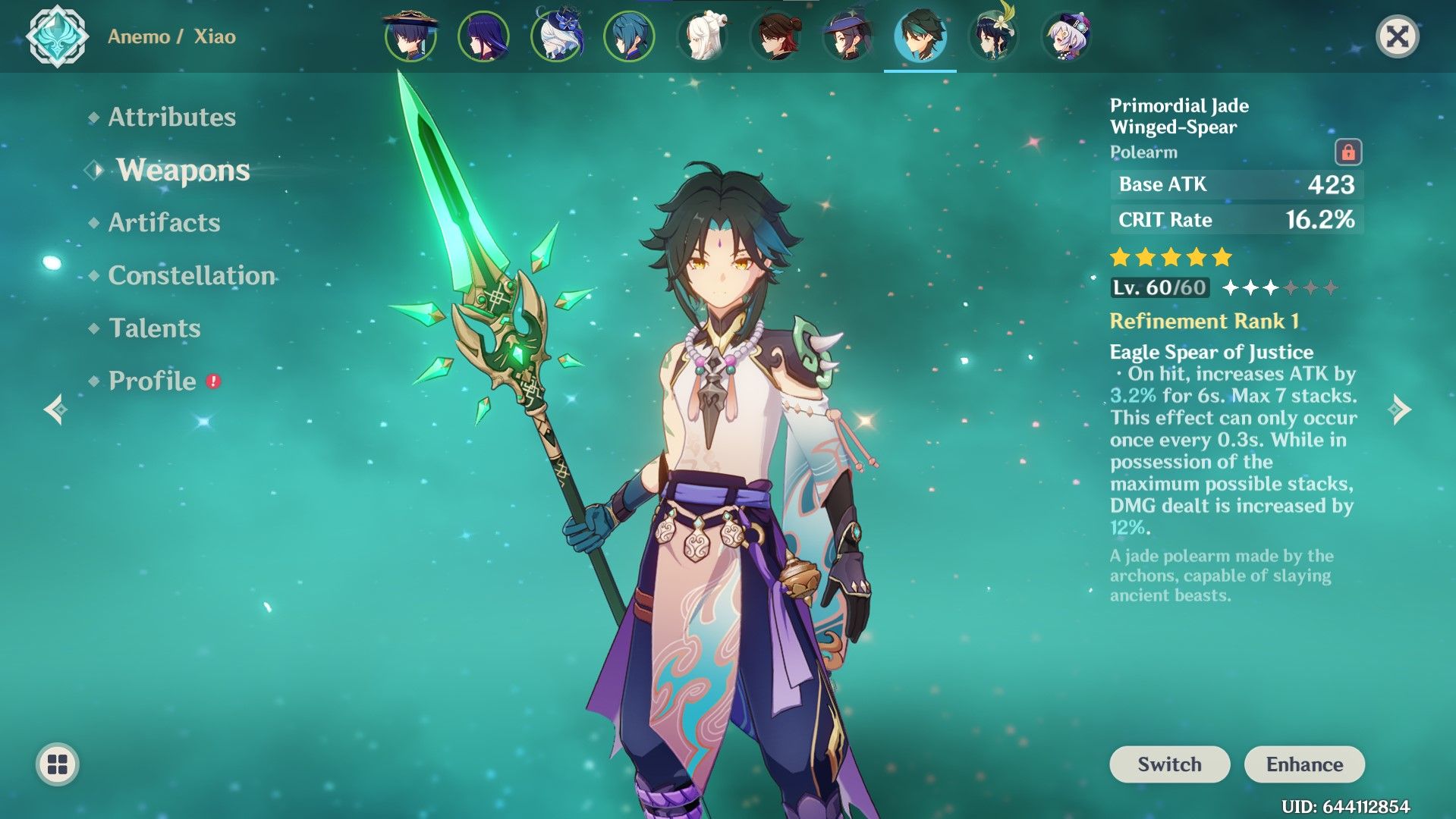The height and width of the screenshot is (819, 1456).
Task: Open the Artifacts section
Action: pos(162,223)
